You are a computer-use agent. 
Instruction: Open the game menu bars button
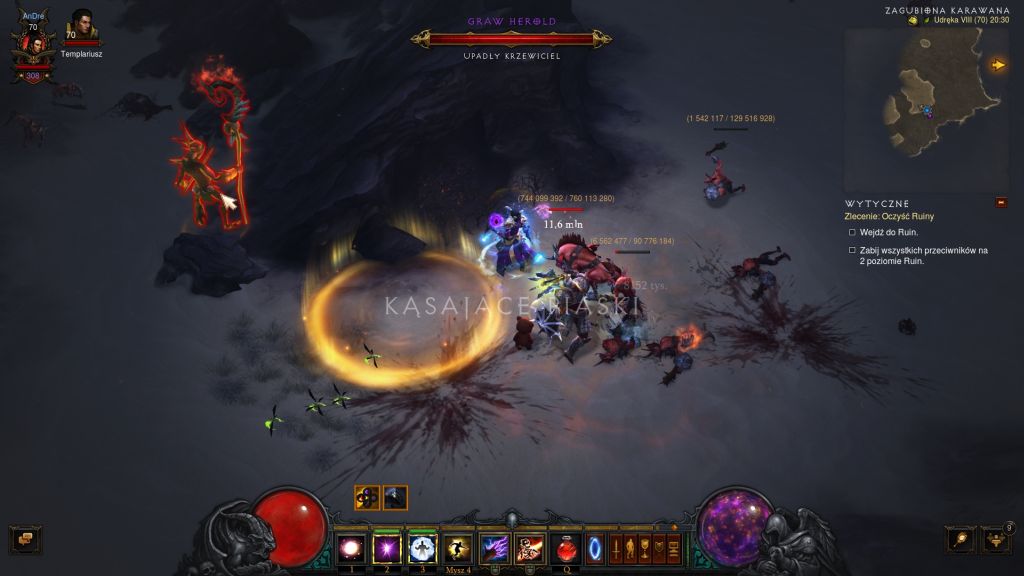673,548
